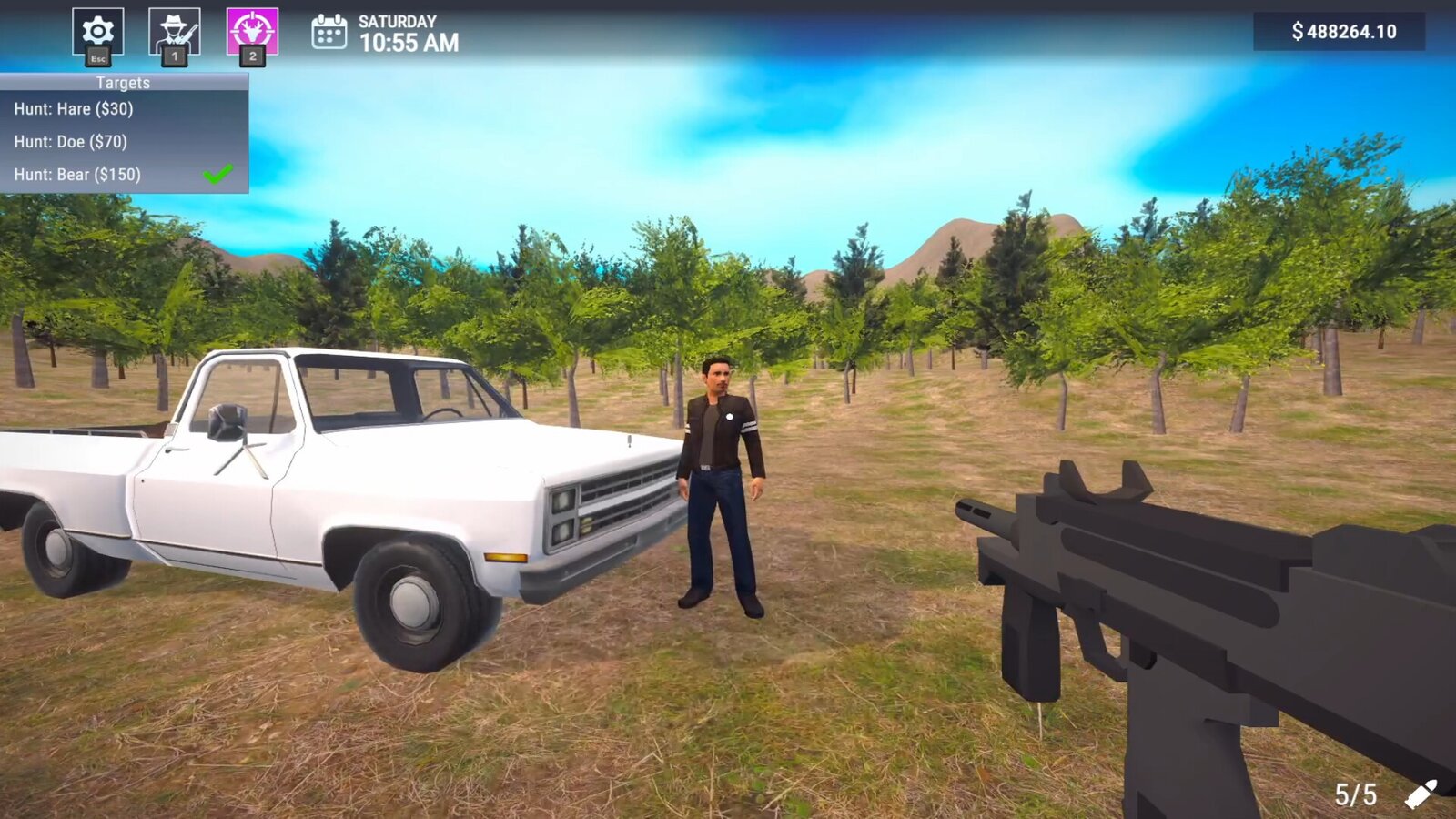Open the settings gear menu
1456x819 pixels.
coord(97,28)
